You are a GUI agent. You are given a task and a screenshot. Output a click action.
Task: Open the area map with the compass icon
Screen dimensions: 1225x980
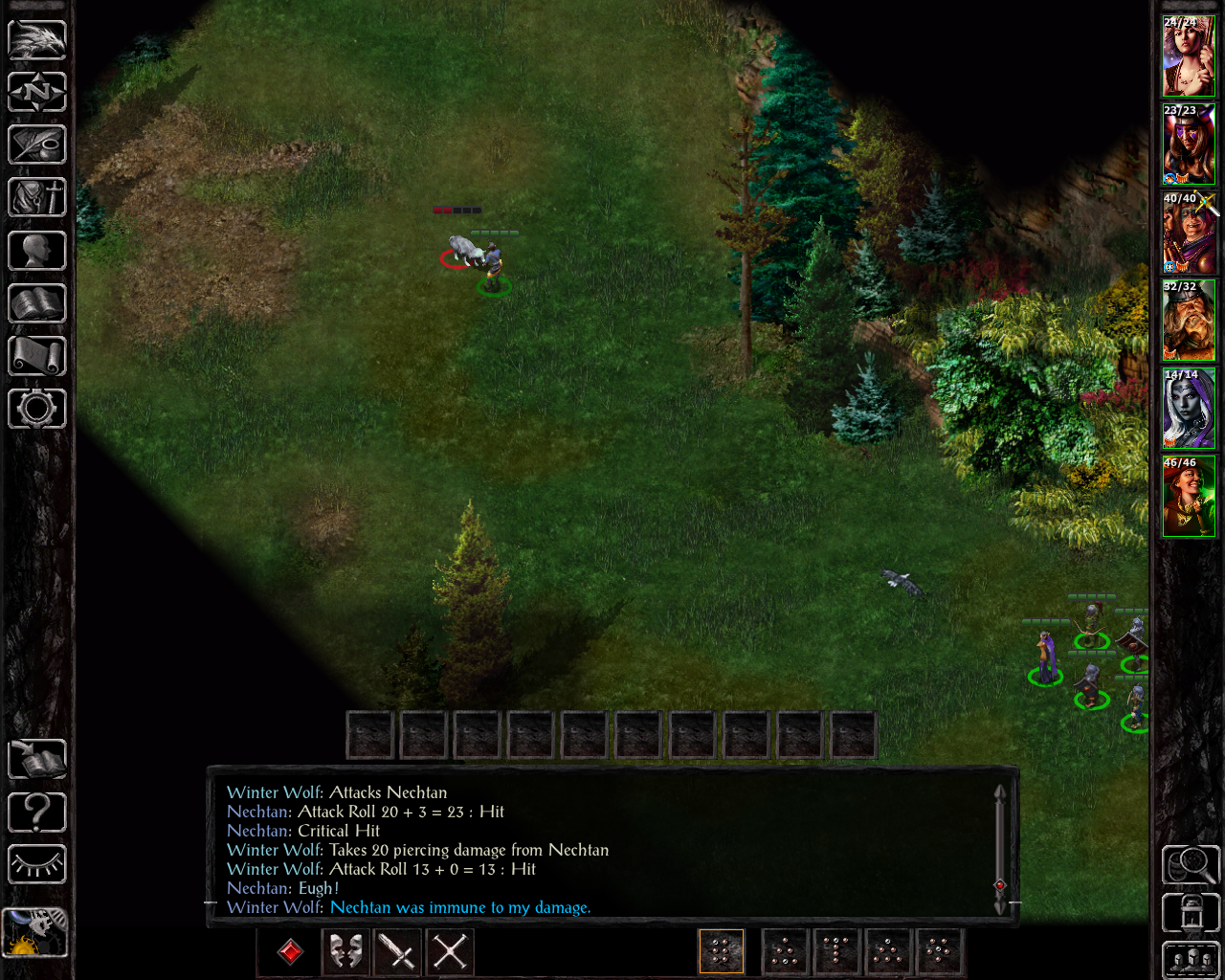click(x=37, y=93)
